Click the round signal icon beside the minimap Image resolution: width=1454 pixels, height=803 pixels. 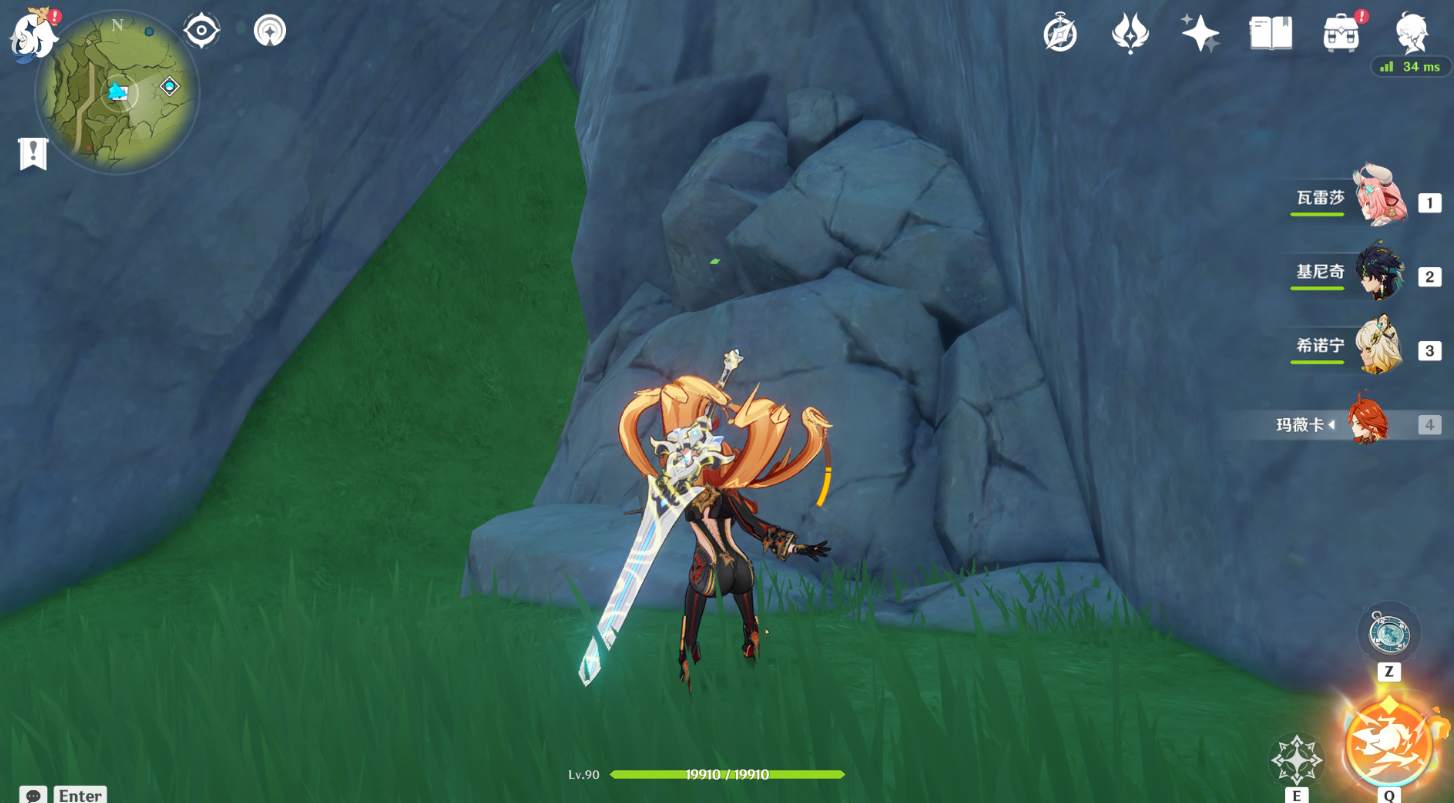(269, 31)
